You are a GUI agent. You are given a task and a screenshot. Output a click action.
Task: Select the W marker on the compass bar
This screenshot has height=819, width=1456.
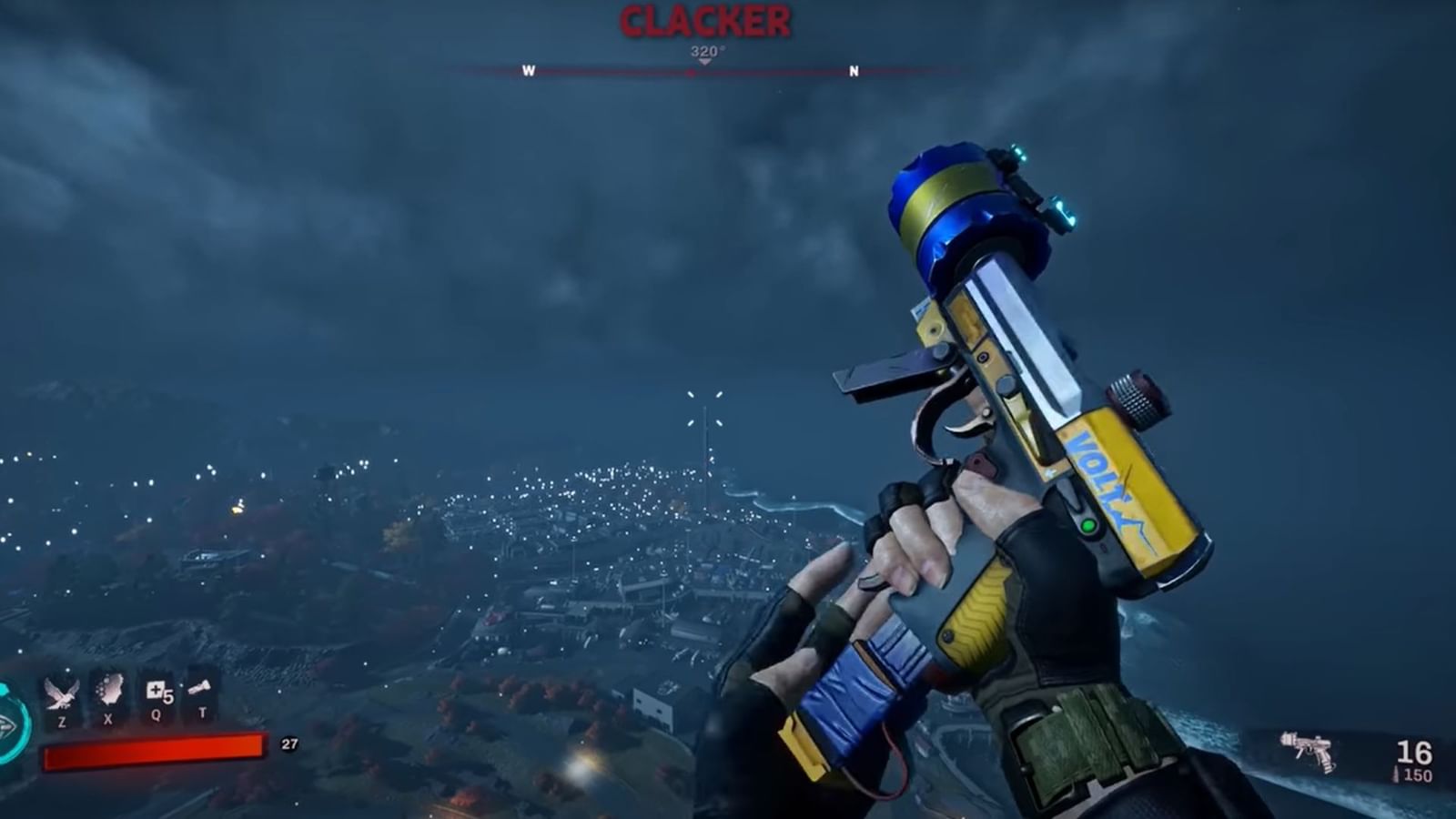[528, 70]
